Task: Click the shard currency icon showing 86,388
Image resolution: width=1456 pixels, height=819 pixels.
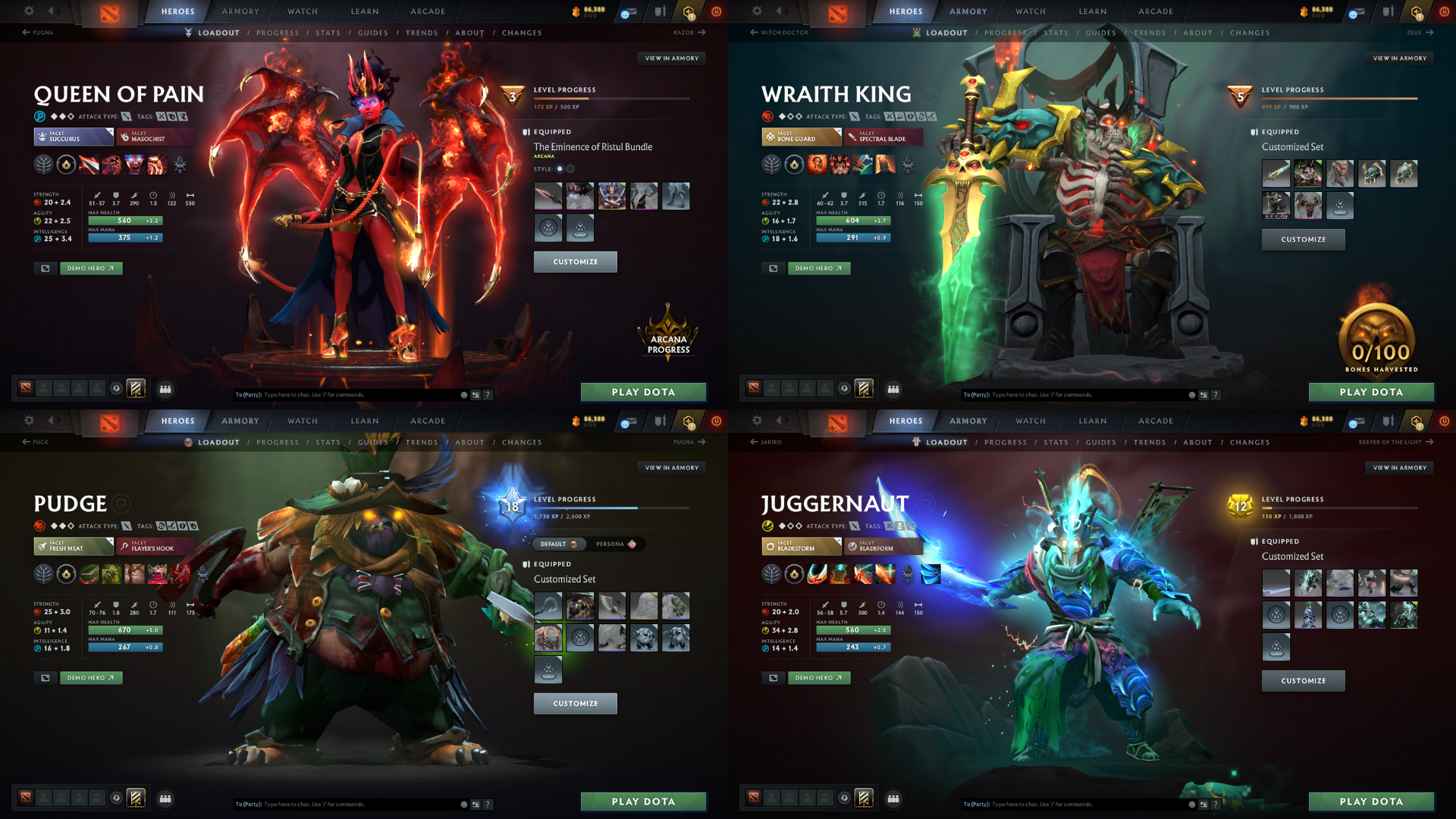Action: [576, 11]
